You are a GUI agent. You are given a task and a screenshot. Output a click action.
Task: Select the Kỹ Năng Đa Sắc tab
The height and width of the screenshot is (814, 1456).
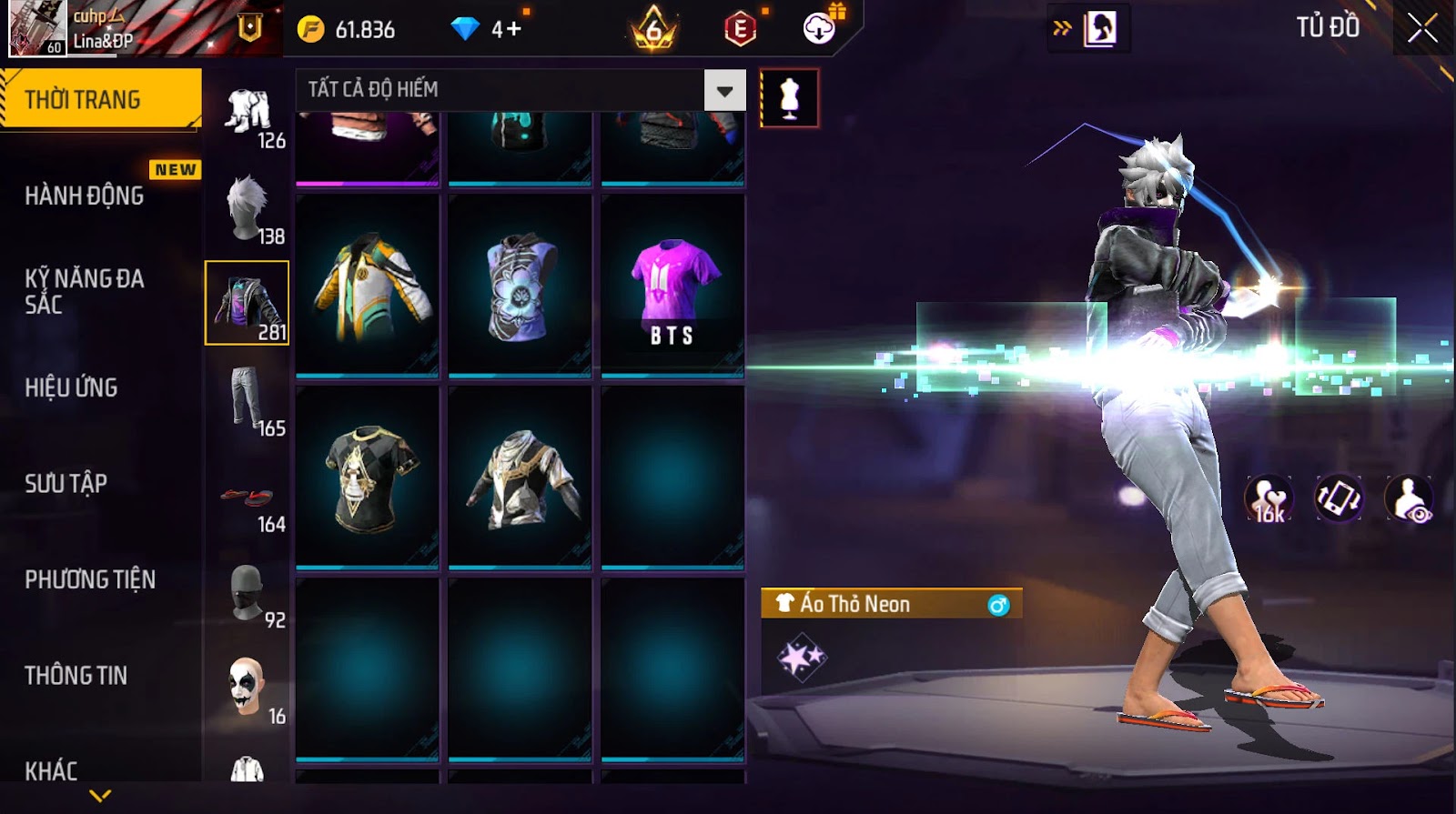pyautogui.click(x=85, y=291)
